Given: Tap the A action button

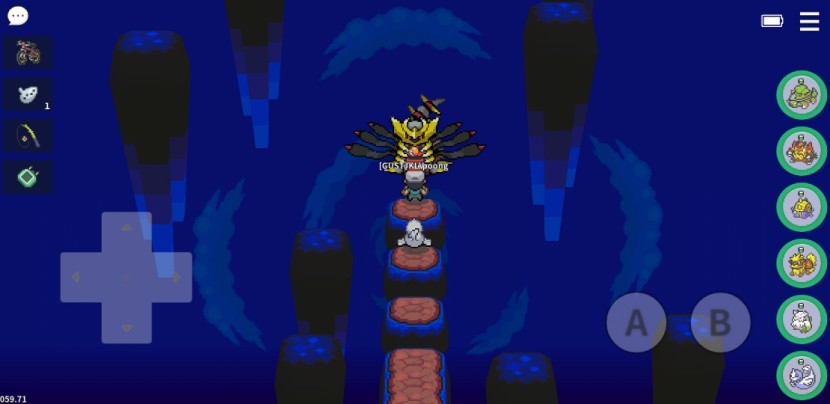Looking at the screenshot, I should point(636,322).
